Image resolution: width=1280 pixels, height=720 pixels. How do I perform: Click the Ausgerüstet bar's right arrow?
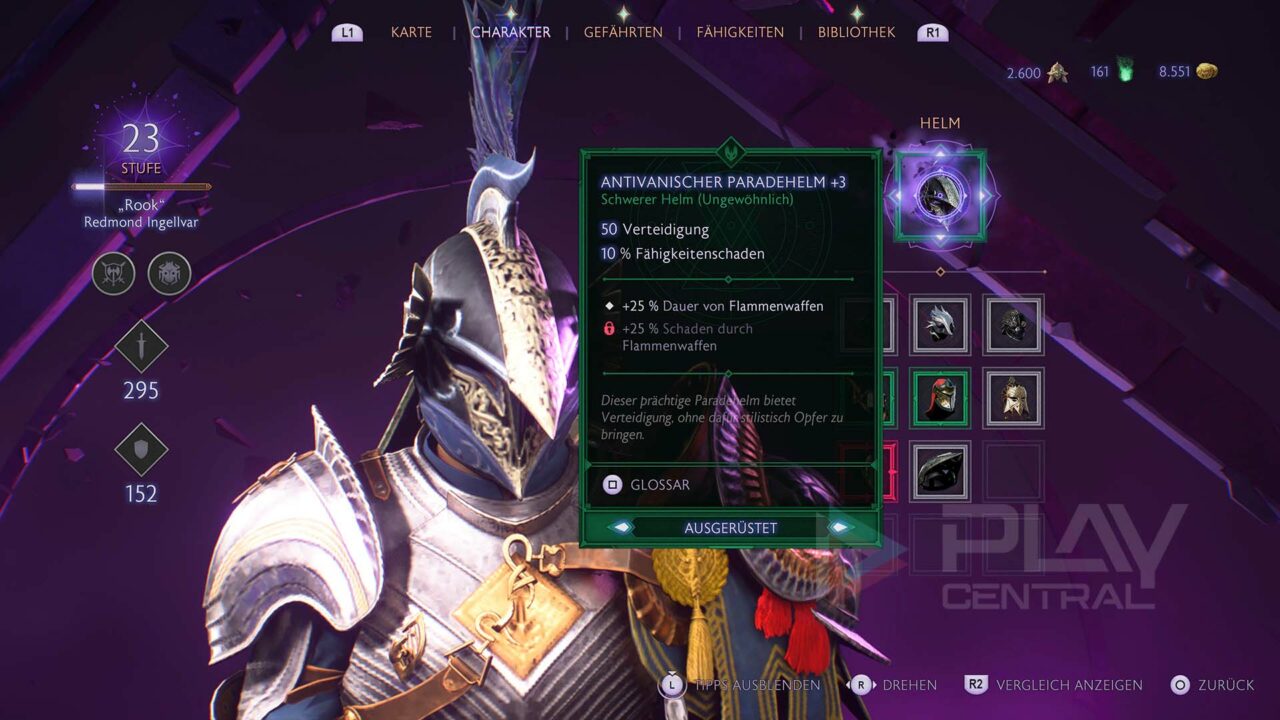(838, 528)
